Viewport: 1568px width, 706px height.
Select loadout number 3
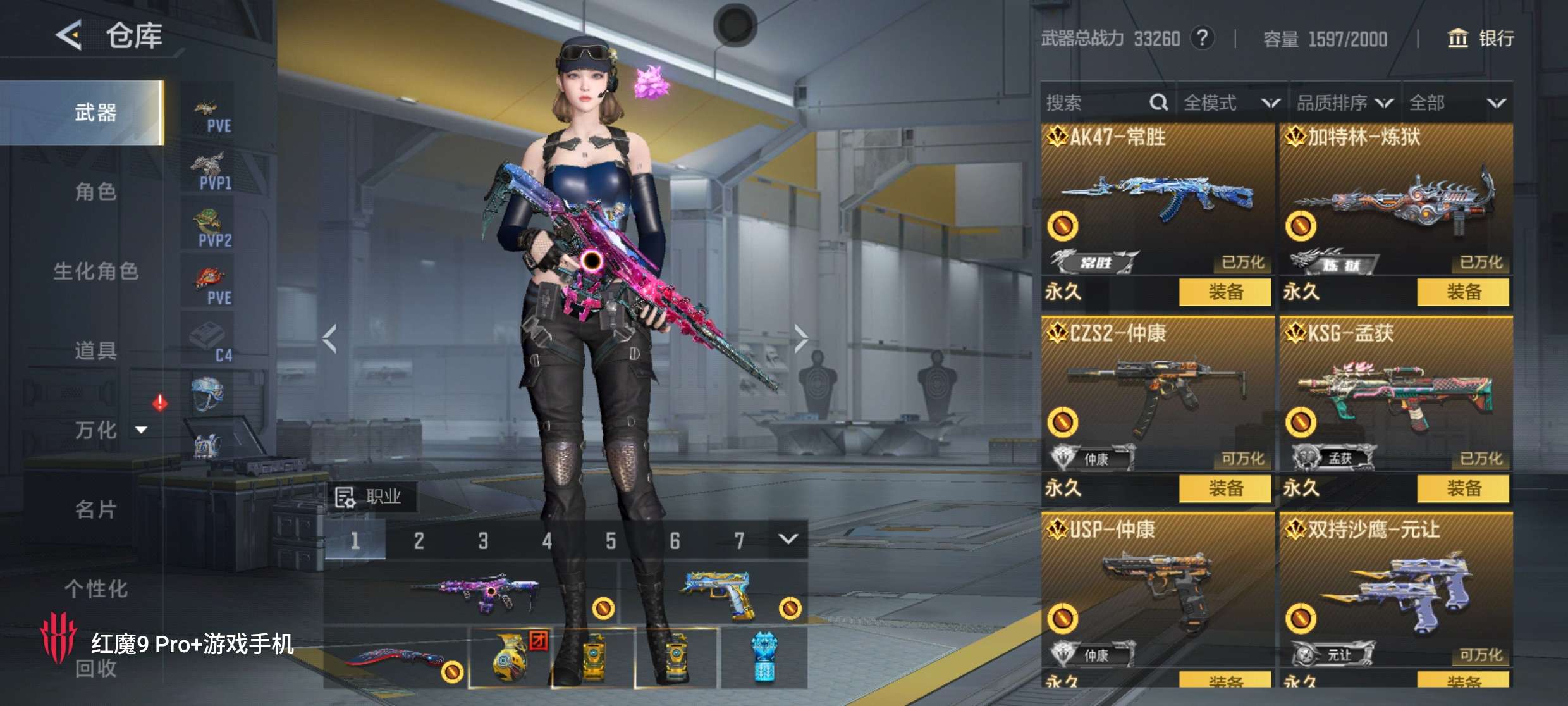(x=483, y=541)
